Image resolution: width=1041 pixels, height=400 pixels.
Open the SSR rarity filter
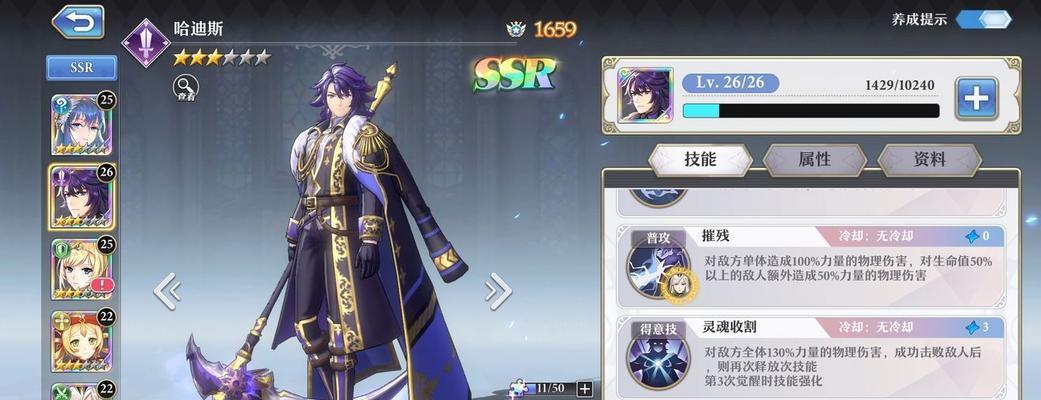tap(81, 68)
